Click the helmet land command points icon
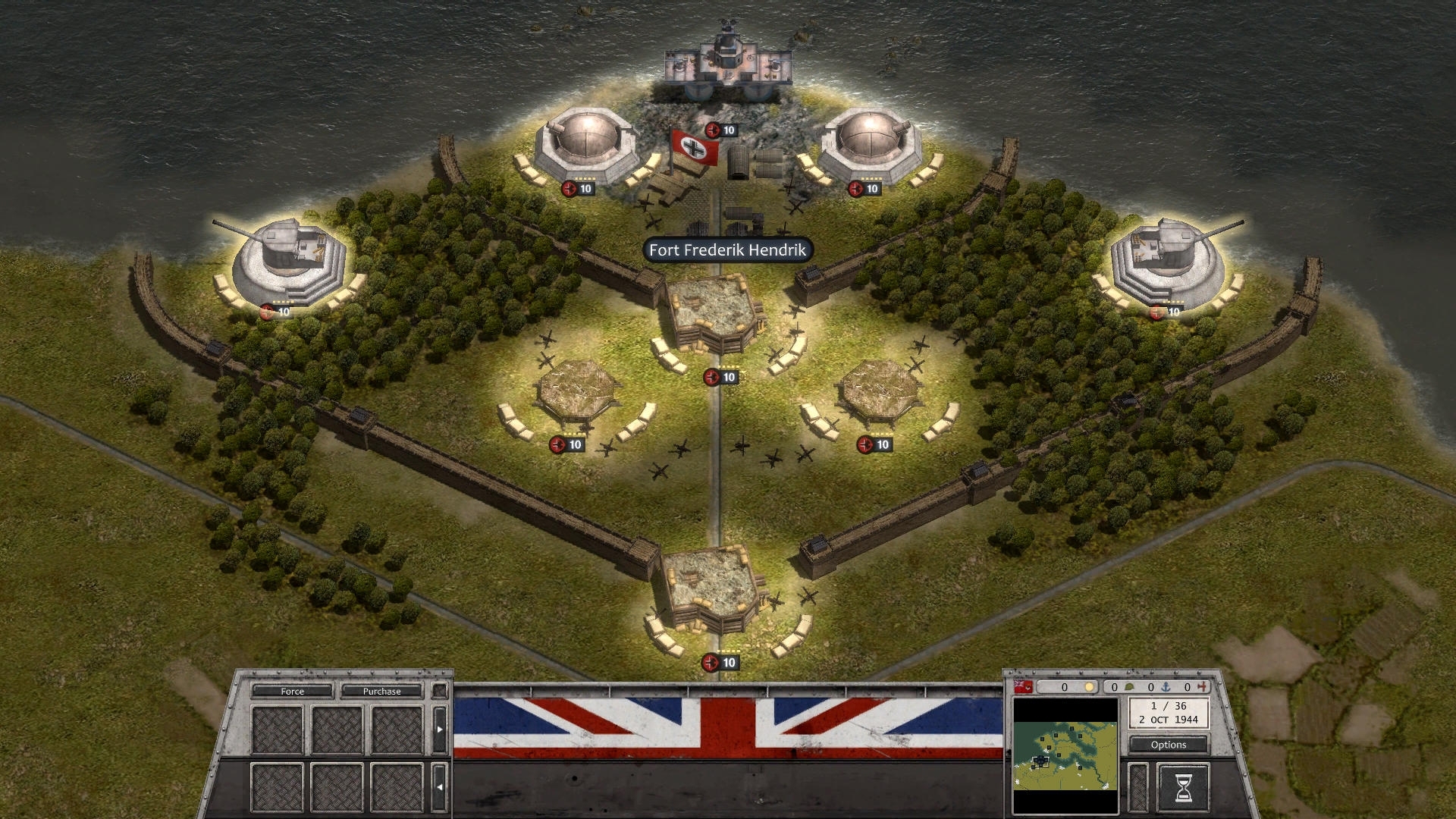The height and width of the screenshot is (819, 1456). pyautogui.click(x=1129, y=688)
